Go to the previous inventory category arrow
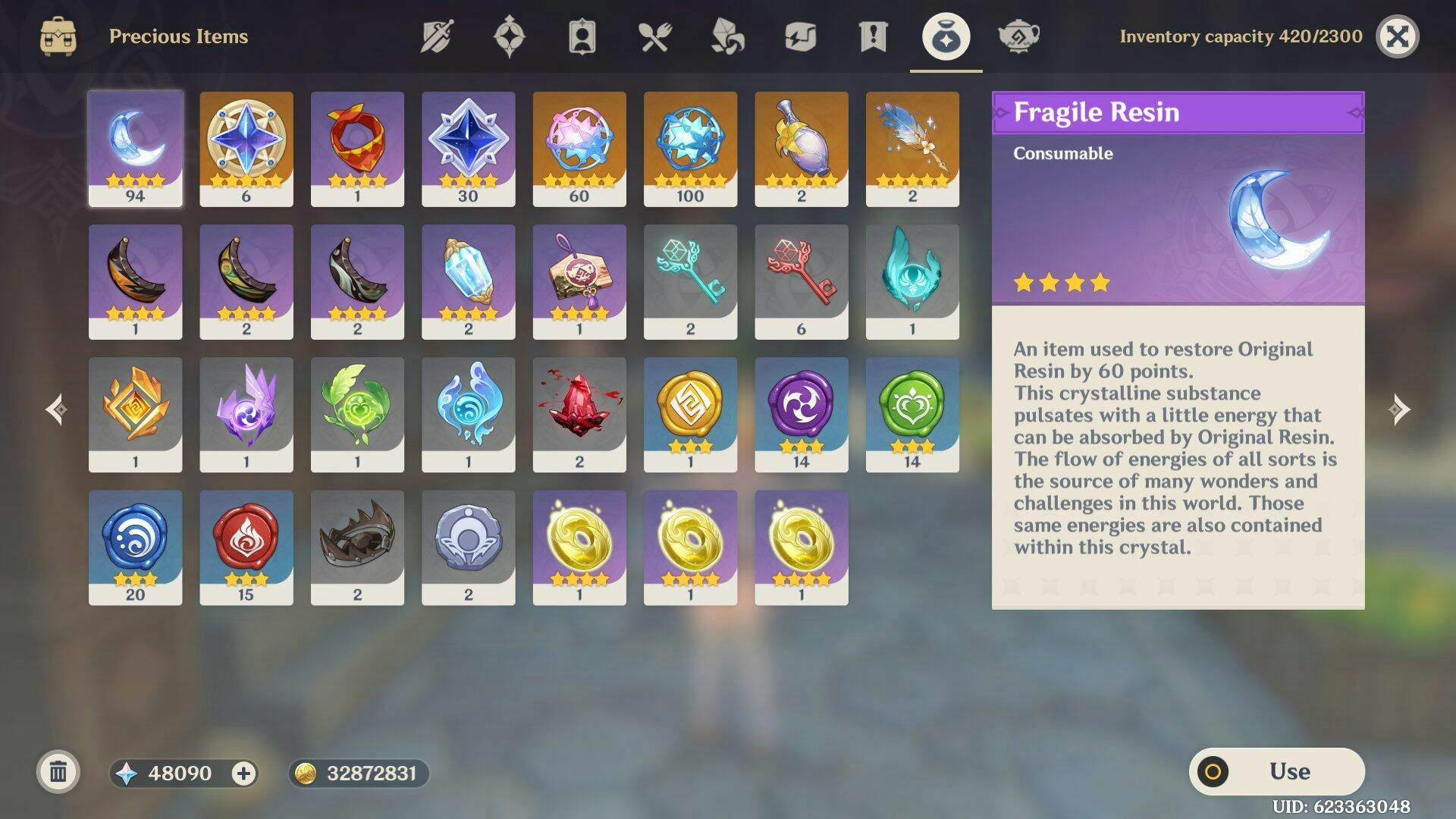This screenshot has width=1456, height=819. pos(56,409)
